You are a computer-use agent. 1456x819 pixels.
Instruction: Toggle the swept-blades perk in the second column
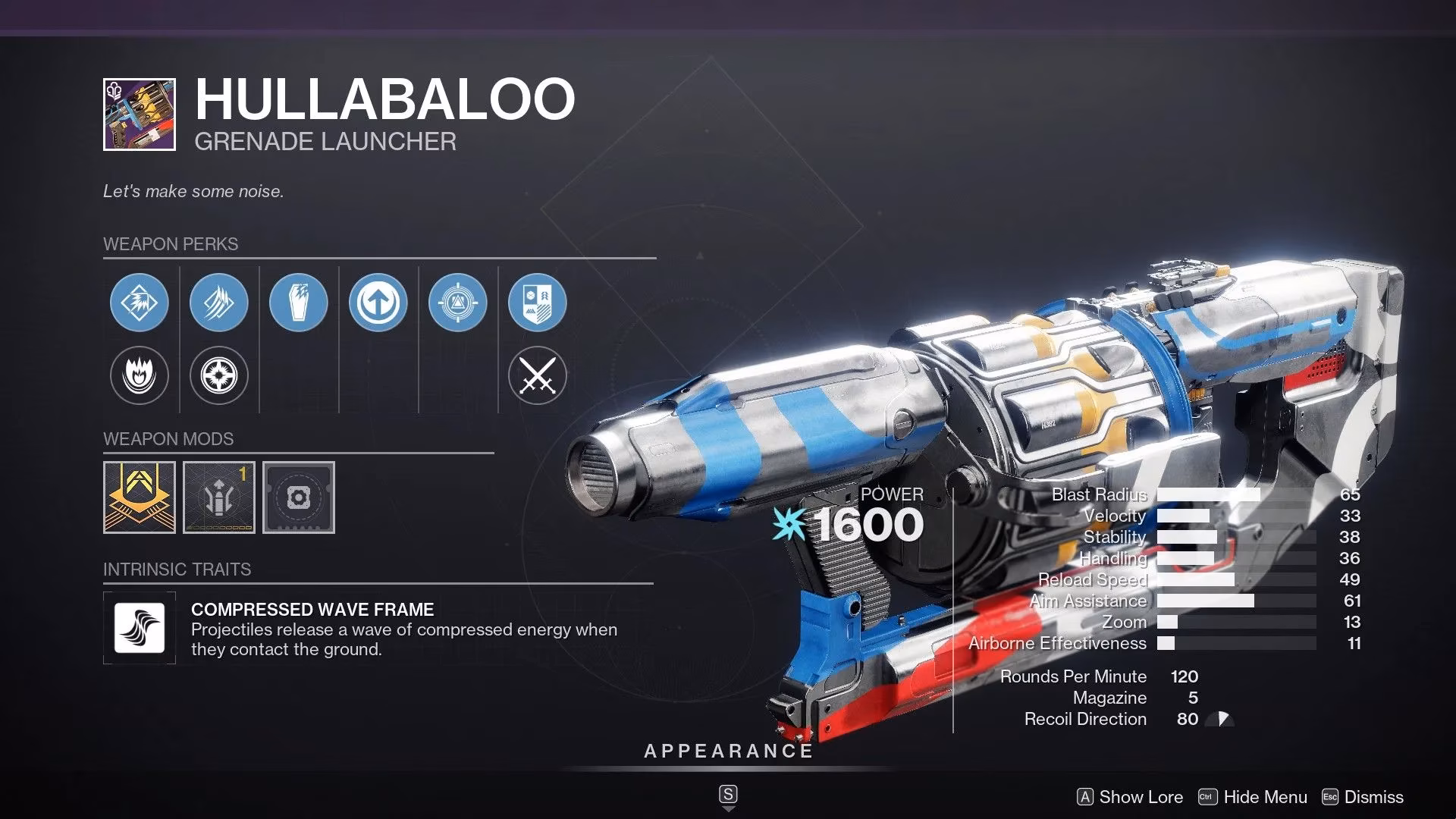click(x=218, y=302)
